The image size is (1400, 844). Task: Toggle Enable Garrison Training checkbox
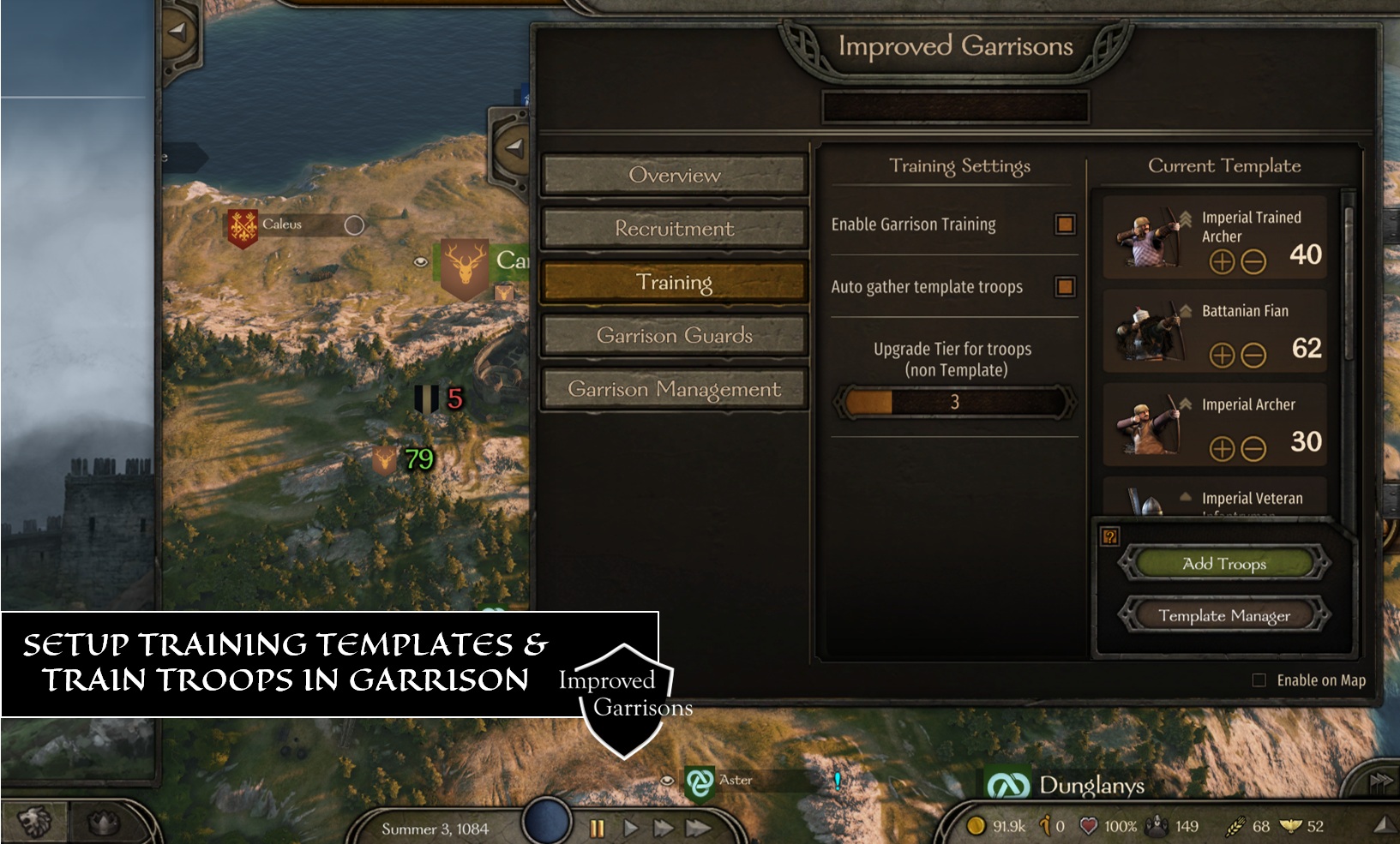[x=1065, y=224]
